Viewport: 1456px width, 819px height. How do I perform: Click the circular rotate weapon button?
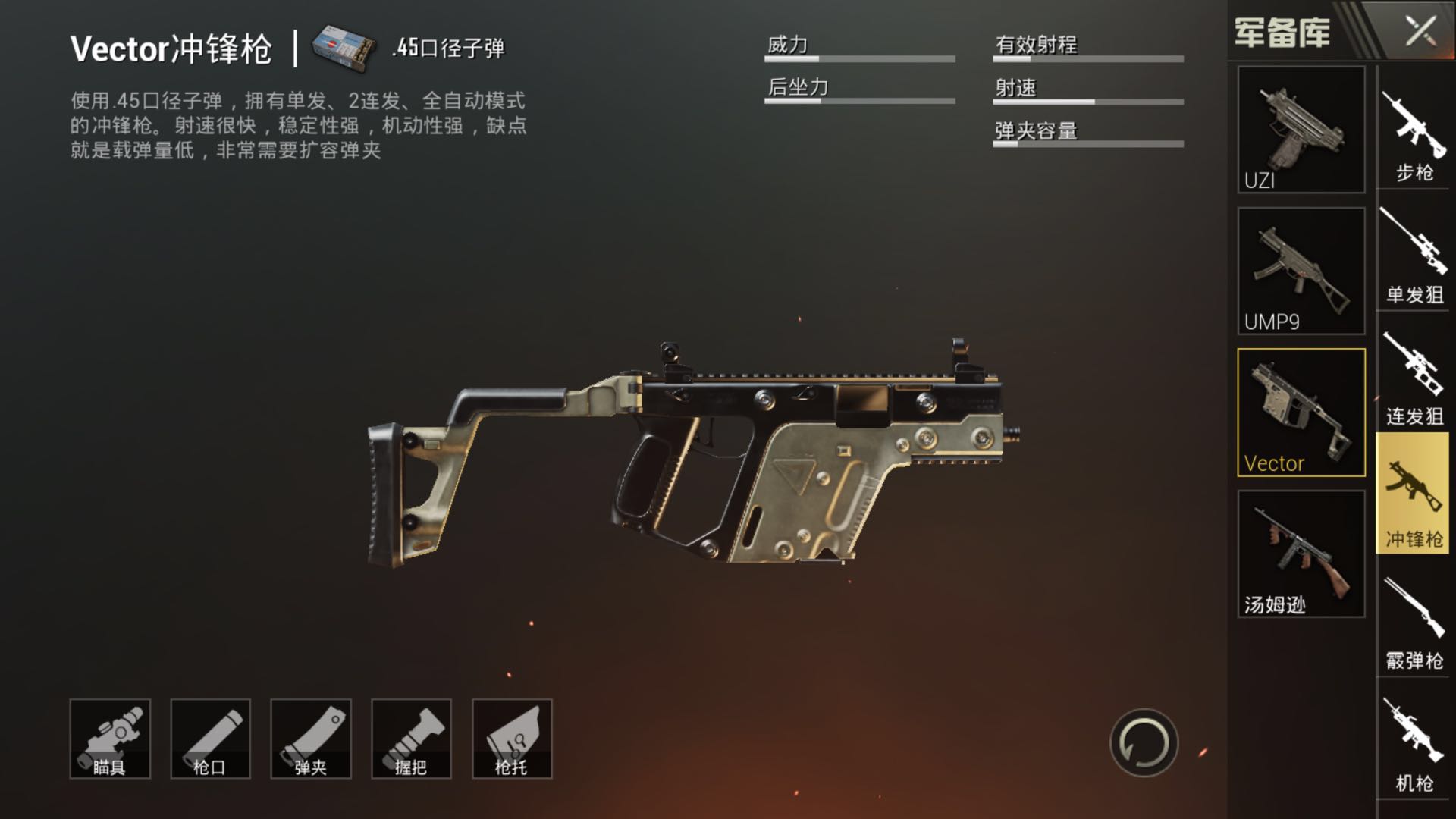tap(1144, 743)
